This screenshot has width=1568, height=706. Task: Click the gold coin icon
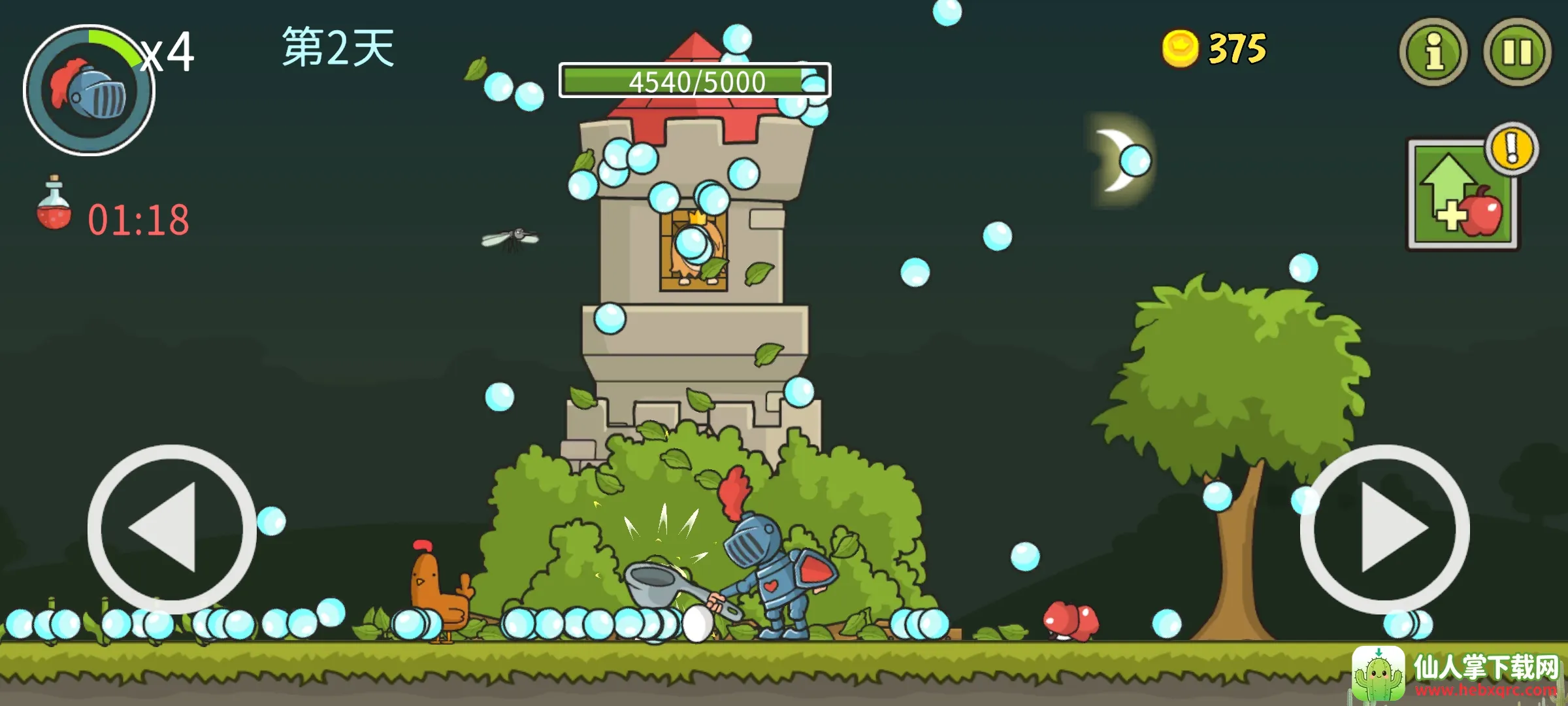click(1180, 48)
